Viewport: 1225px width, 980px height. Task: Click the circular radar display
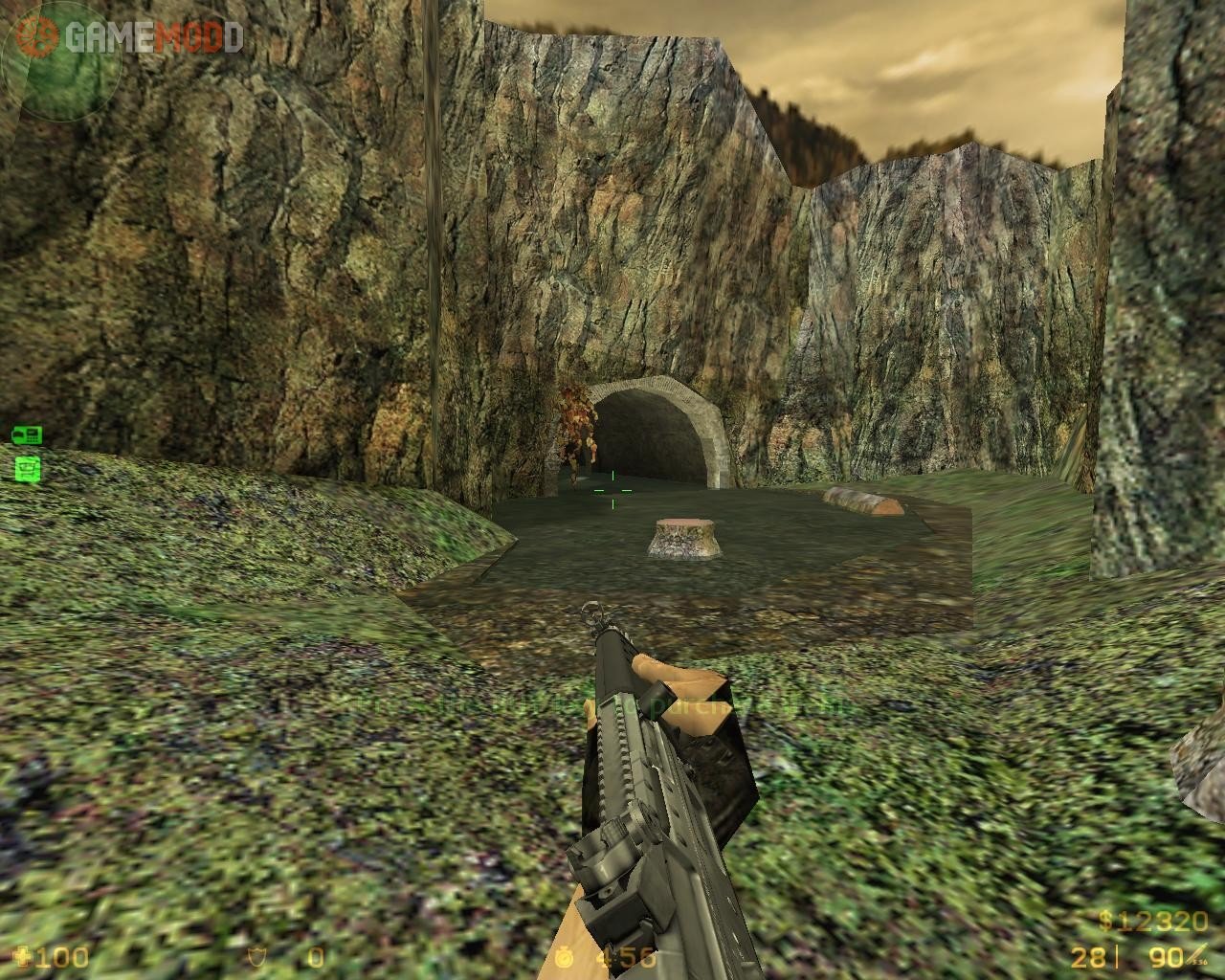pos(60,60)
